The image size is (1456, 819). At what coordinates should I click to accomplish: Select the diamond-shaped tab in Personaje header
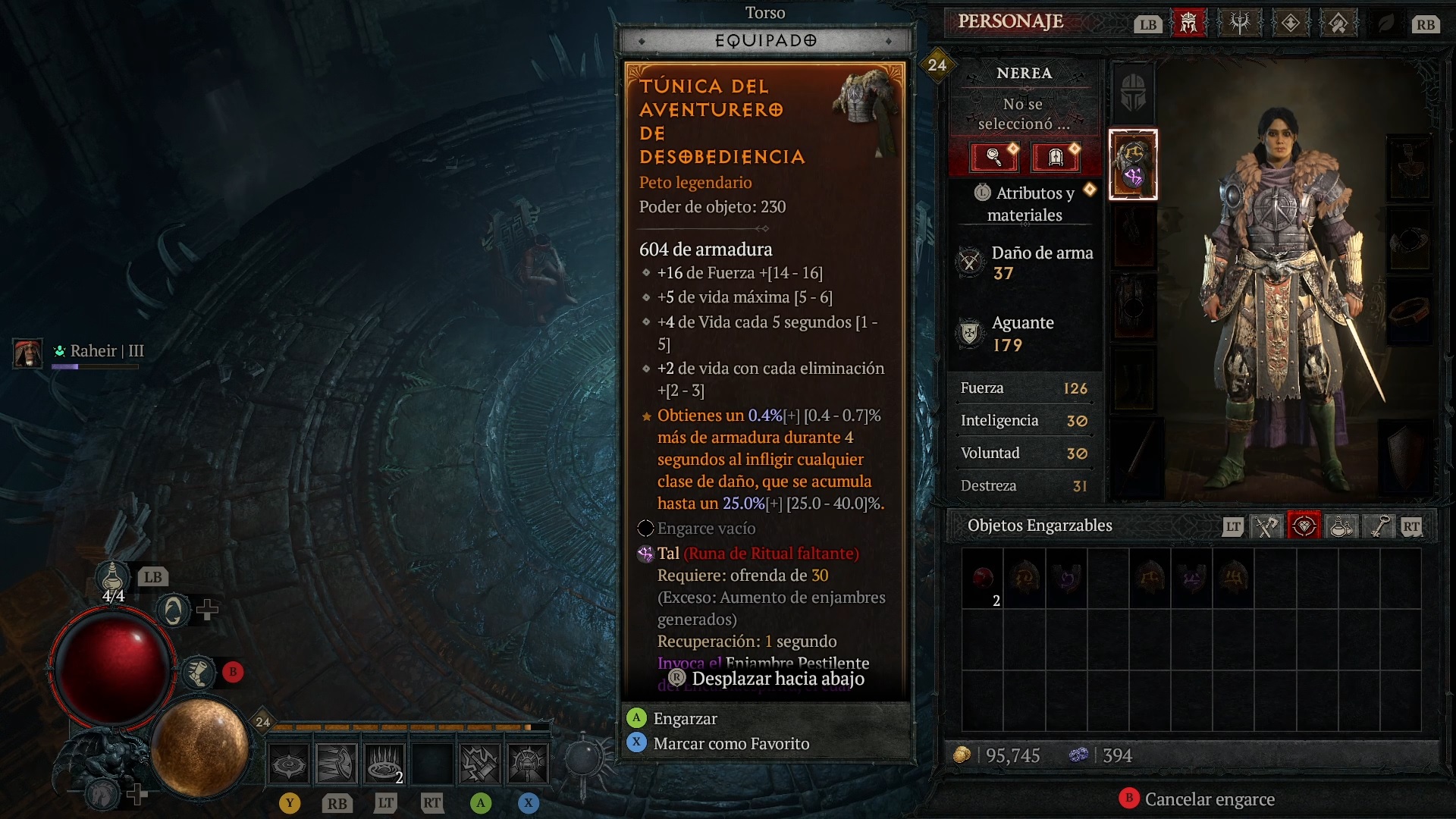1290,24
